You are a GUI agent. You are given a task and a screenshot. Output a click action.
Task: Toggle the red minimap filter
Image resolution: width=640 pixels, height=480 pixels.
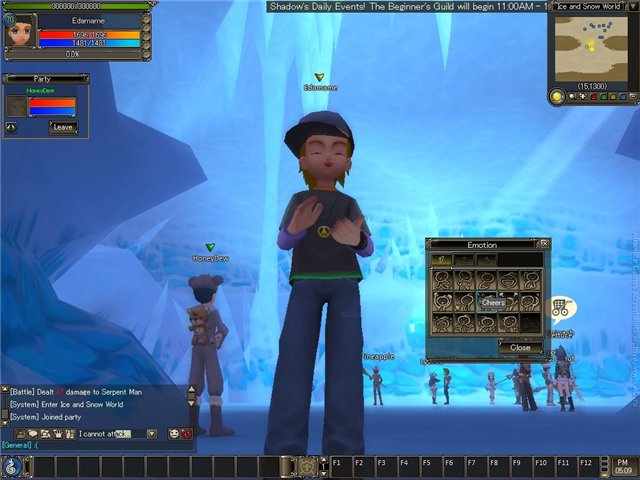[x=592, y=97]
